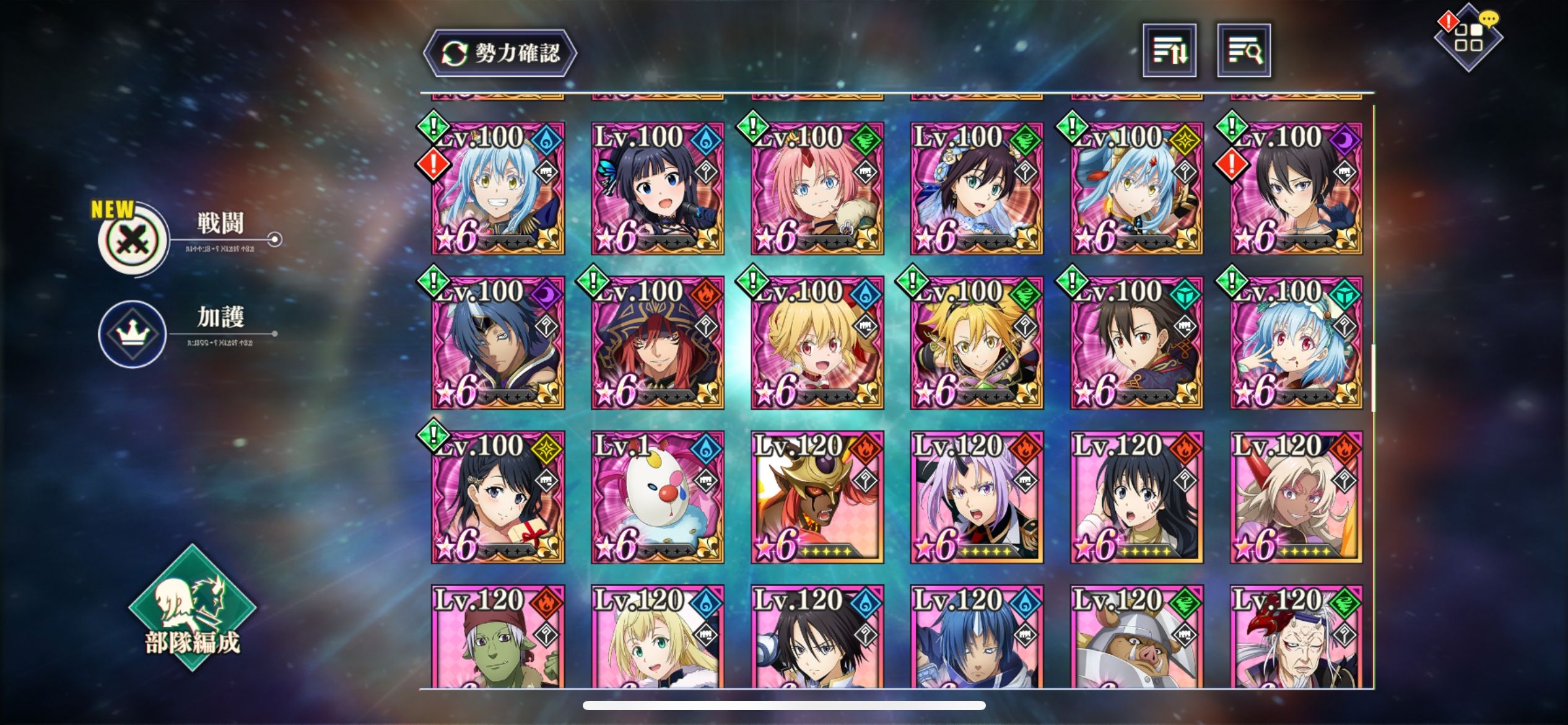The image size is (1568, 725).
Task: Choose the butterfly hairpin dark-haired girl
Action: point(657,188)
